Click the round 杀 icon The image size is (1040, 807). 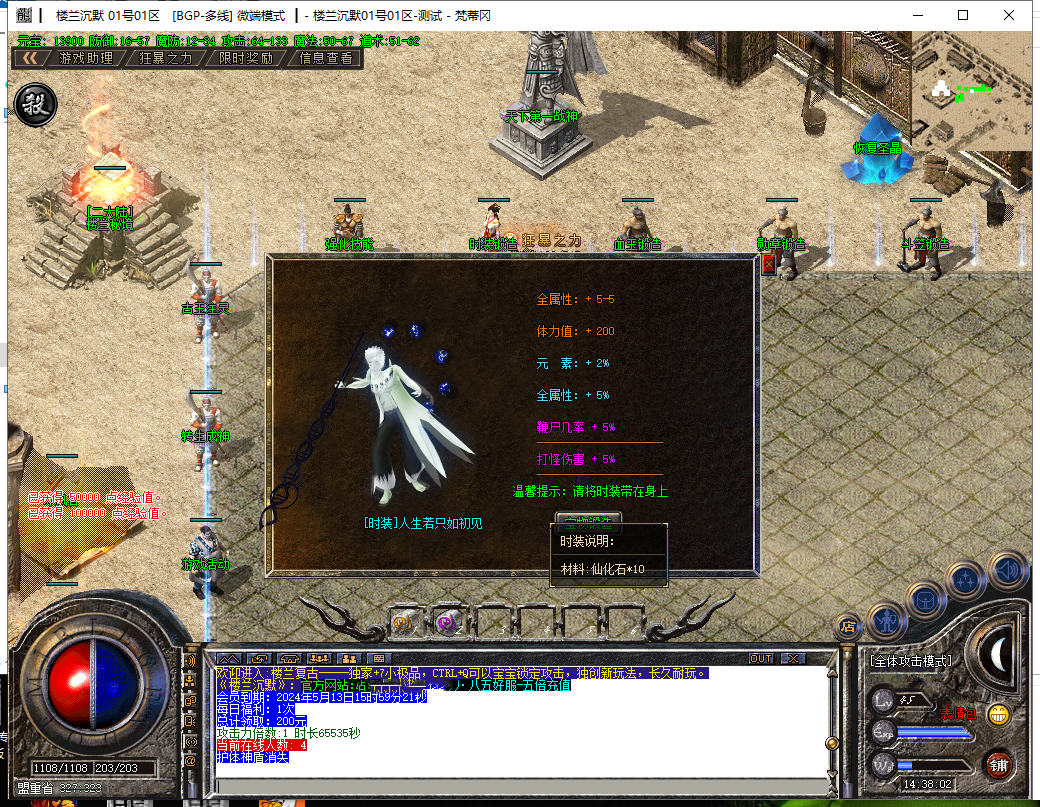(35, 104)
